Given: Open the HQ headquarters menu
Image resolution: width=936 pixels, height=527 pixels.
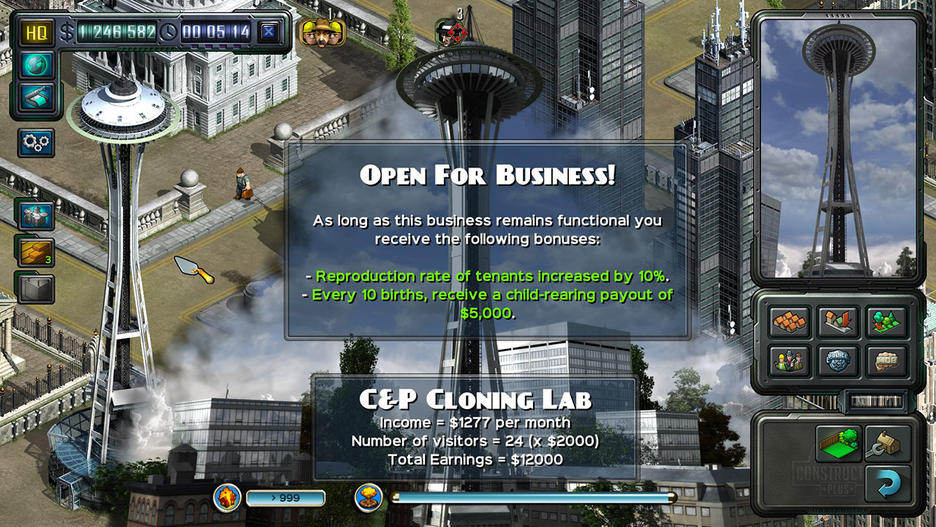Looking at the screenshot, I should pos(36,32).
